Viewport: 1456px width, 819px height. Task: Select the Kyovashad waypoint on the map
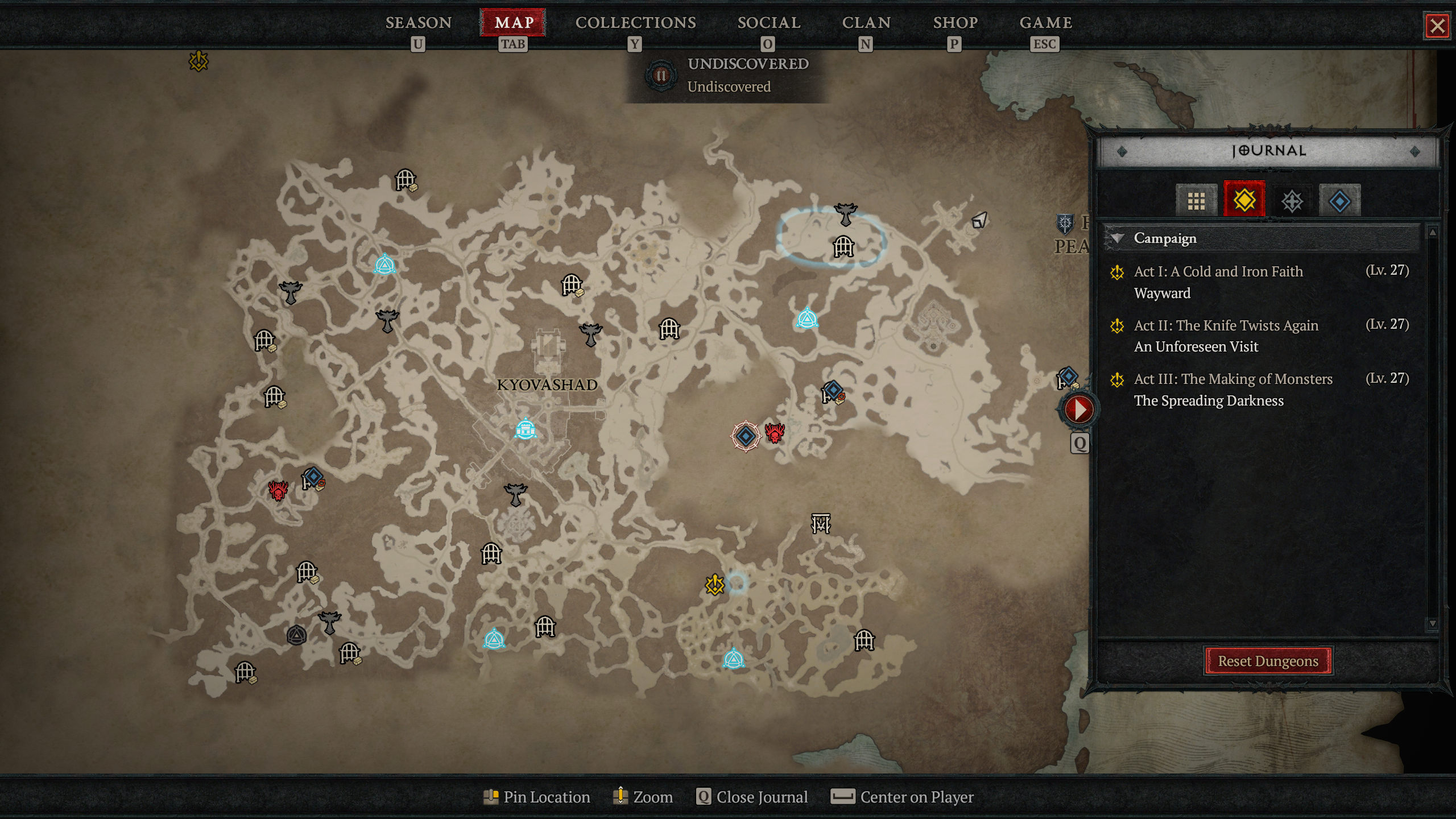tap(525, 429)
